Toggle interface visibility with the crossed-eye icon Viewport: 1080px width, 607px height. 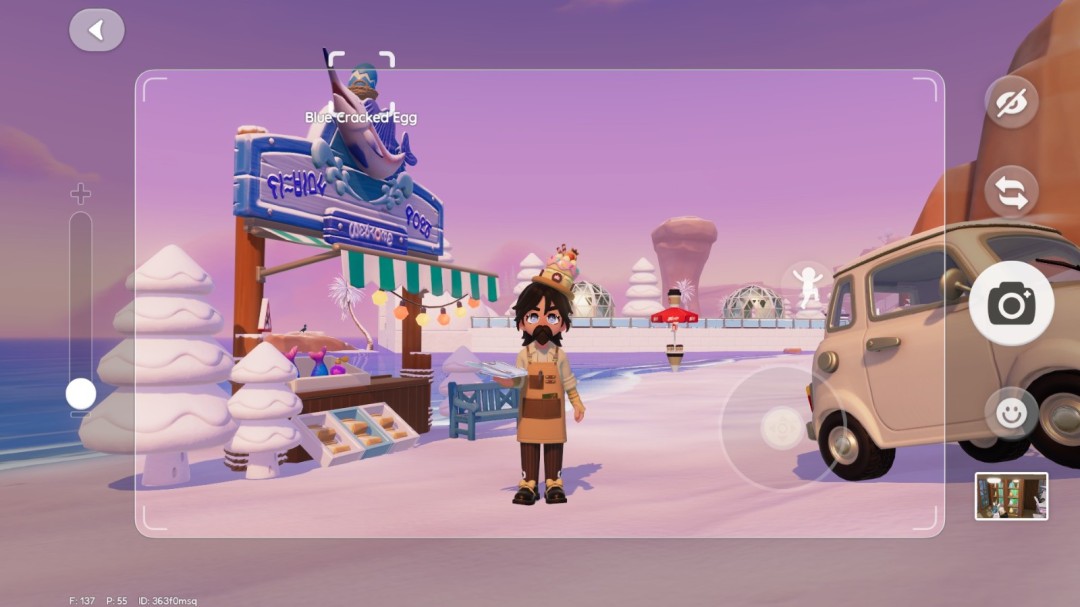1011,102
